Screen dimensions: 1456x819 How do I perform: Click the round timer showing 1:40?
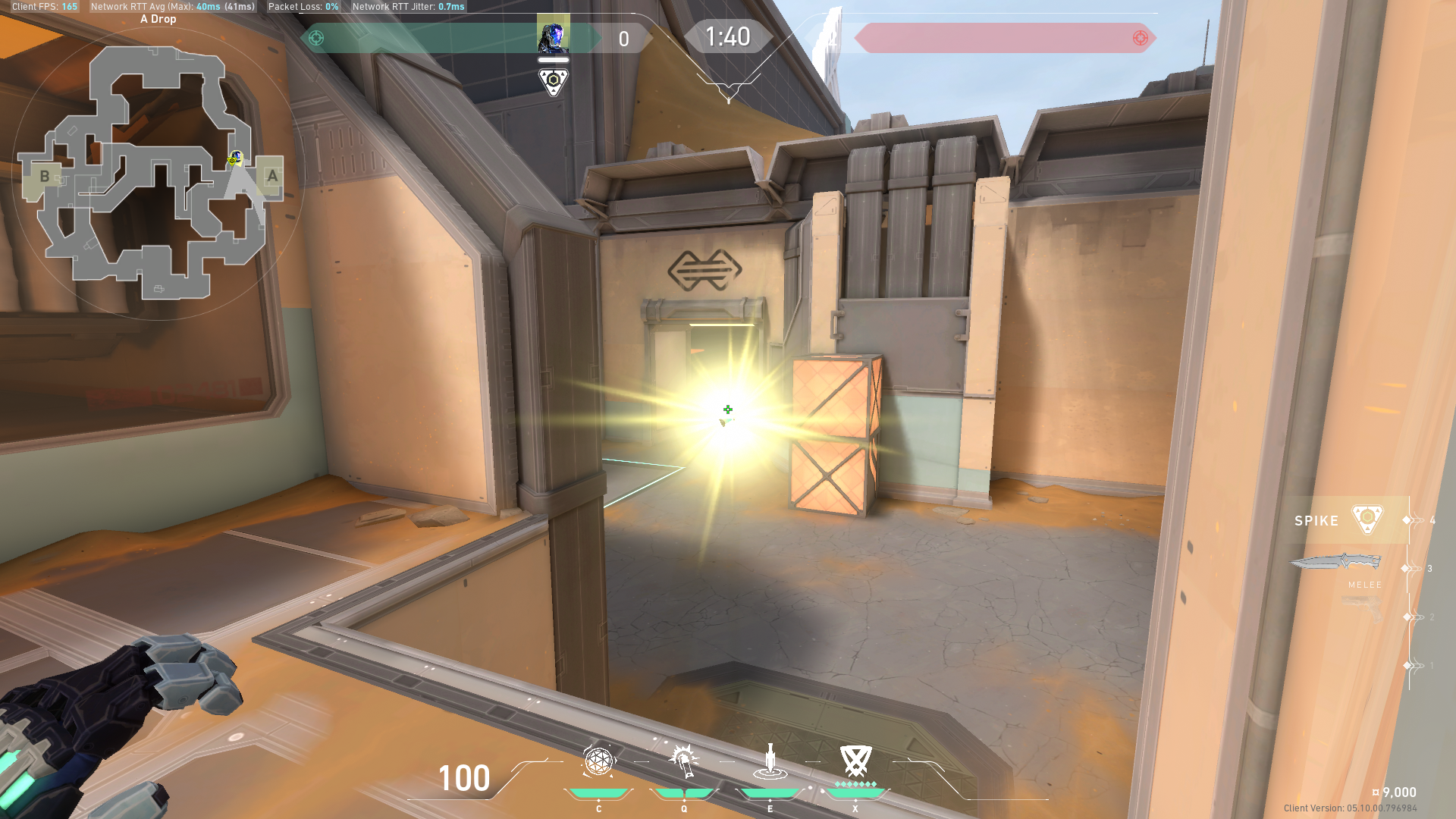(x=728, y=36)
